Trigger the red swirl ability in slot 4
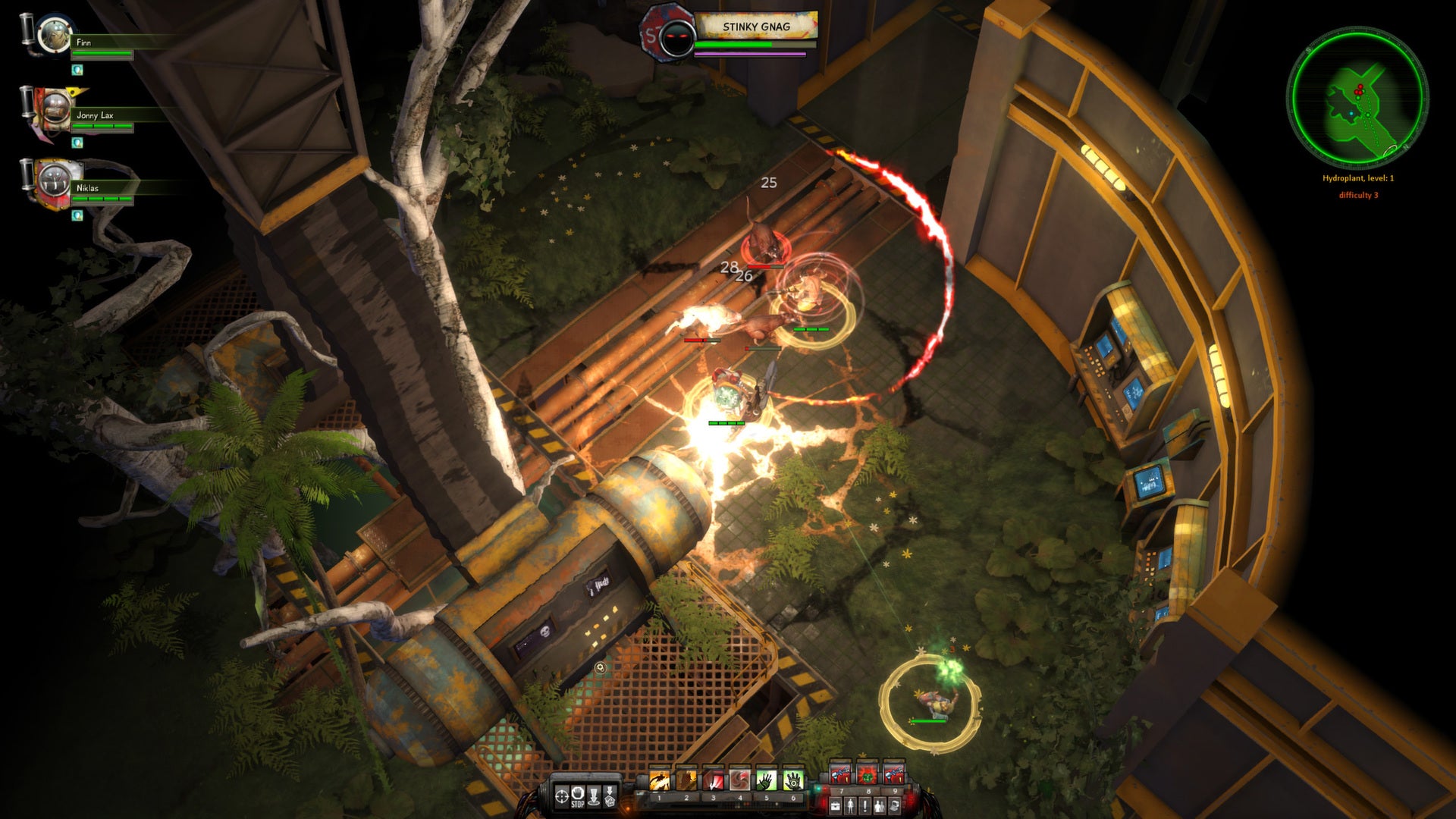This screenshot has height=819, width=1456. point(739,780)
